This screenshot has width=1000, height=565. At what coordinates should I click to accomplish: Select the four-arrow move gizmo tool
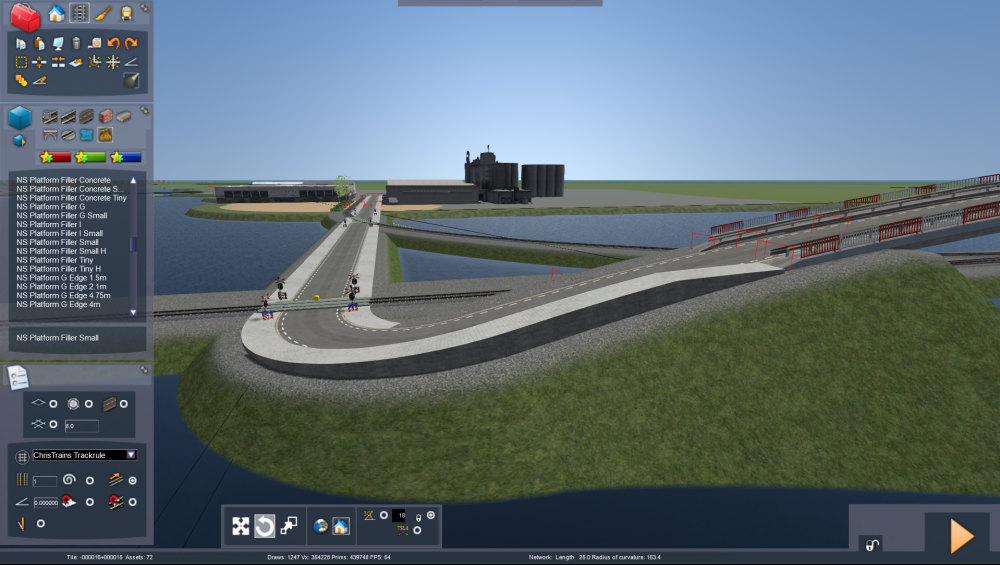[241, 526]
